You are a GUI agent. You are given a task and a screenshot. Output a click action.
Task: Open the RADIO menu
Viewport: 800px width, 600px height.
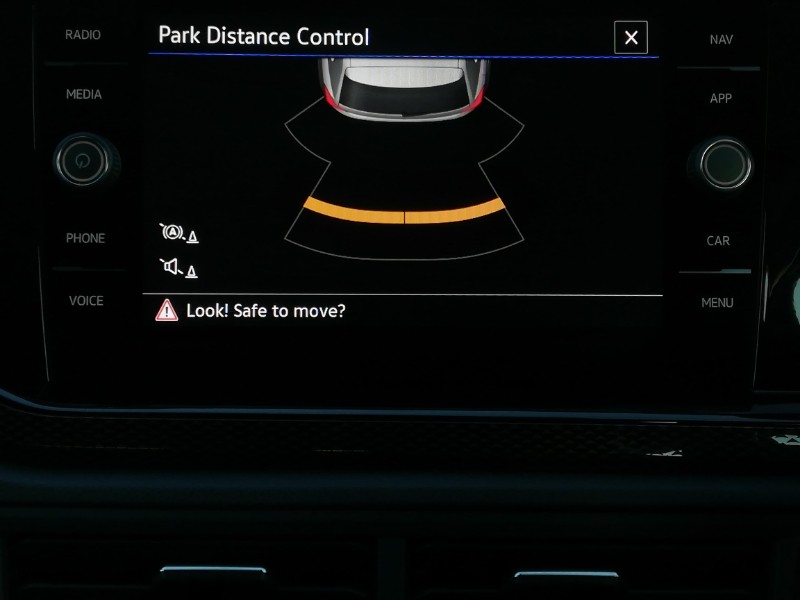83,35
